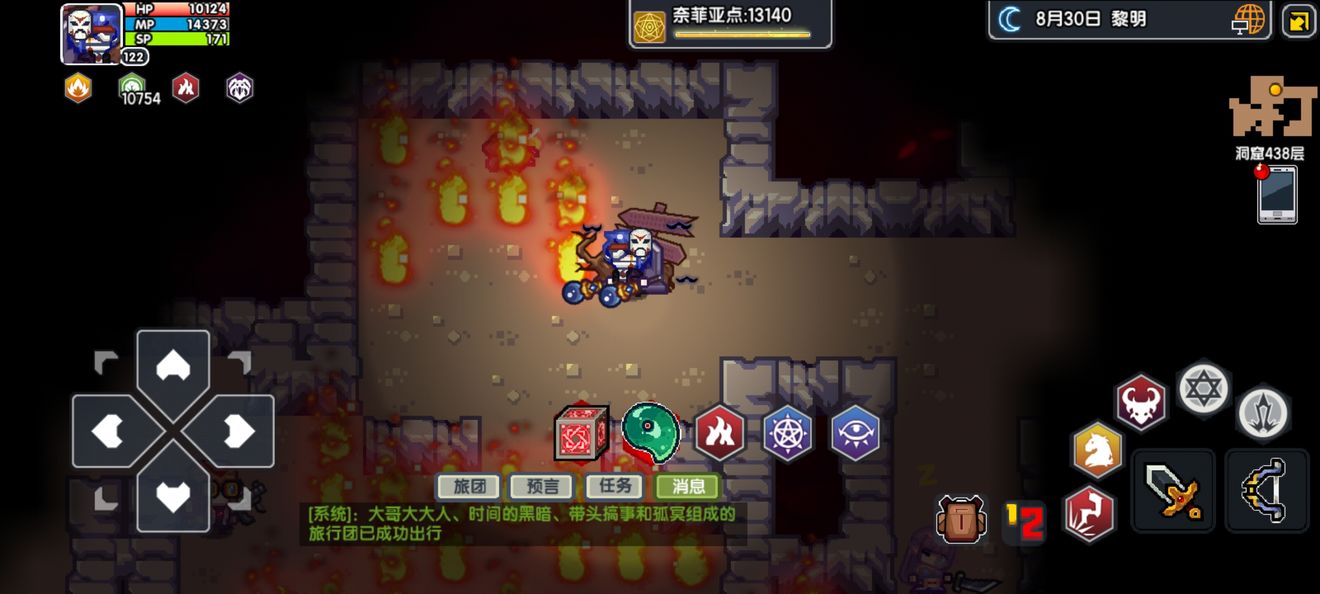
Task: Activate the golden horse knight skill
Action: click(1098, 450)
